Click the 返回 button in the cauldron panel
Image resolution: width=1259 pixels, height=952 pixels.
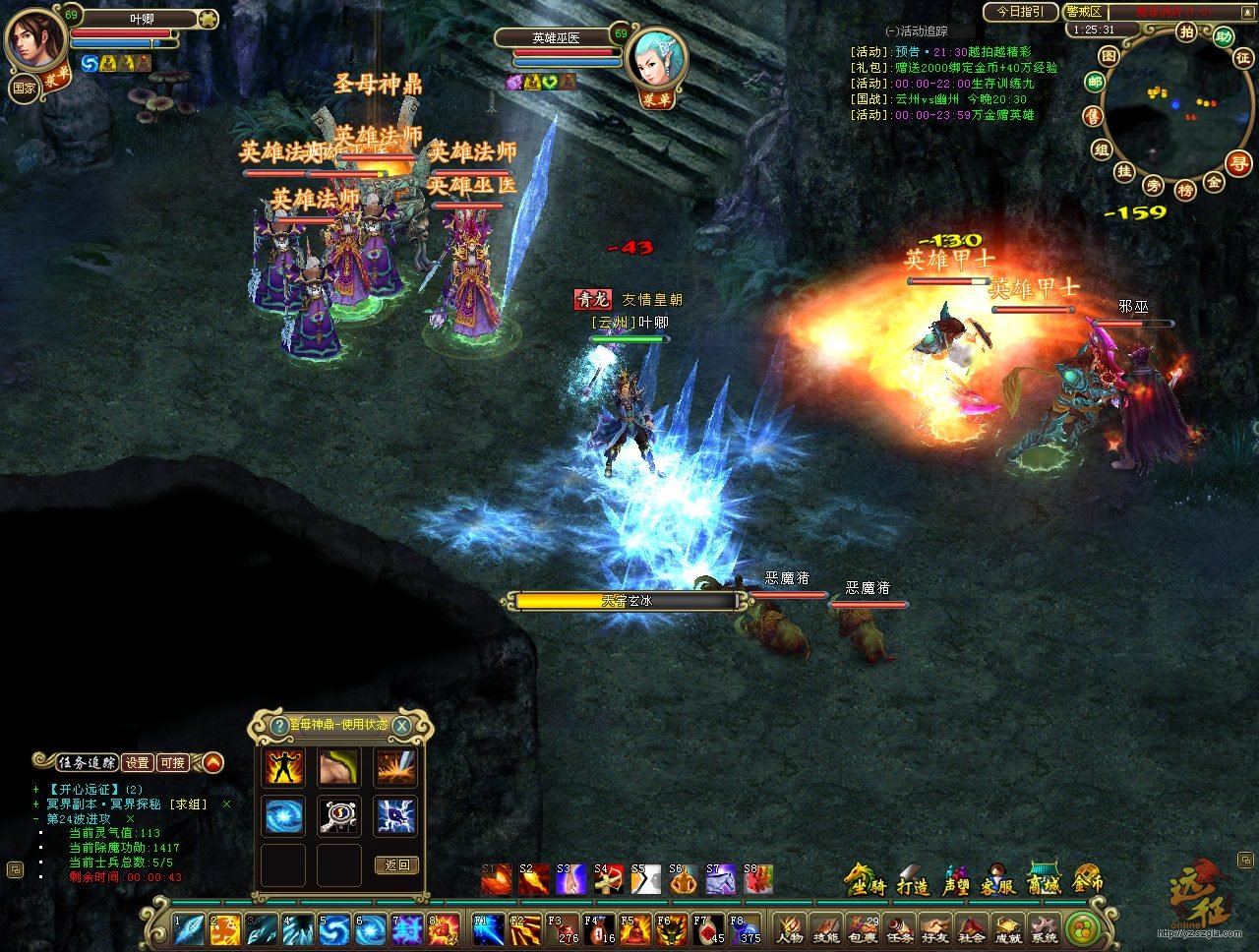[397, 865]
